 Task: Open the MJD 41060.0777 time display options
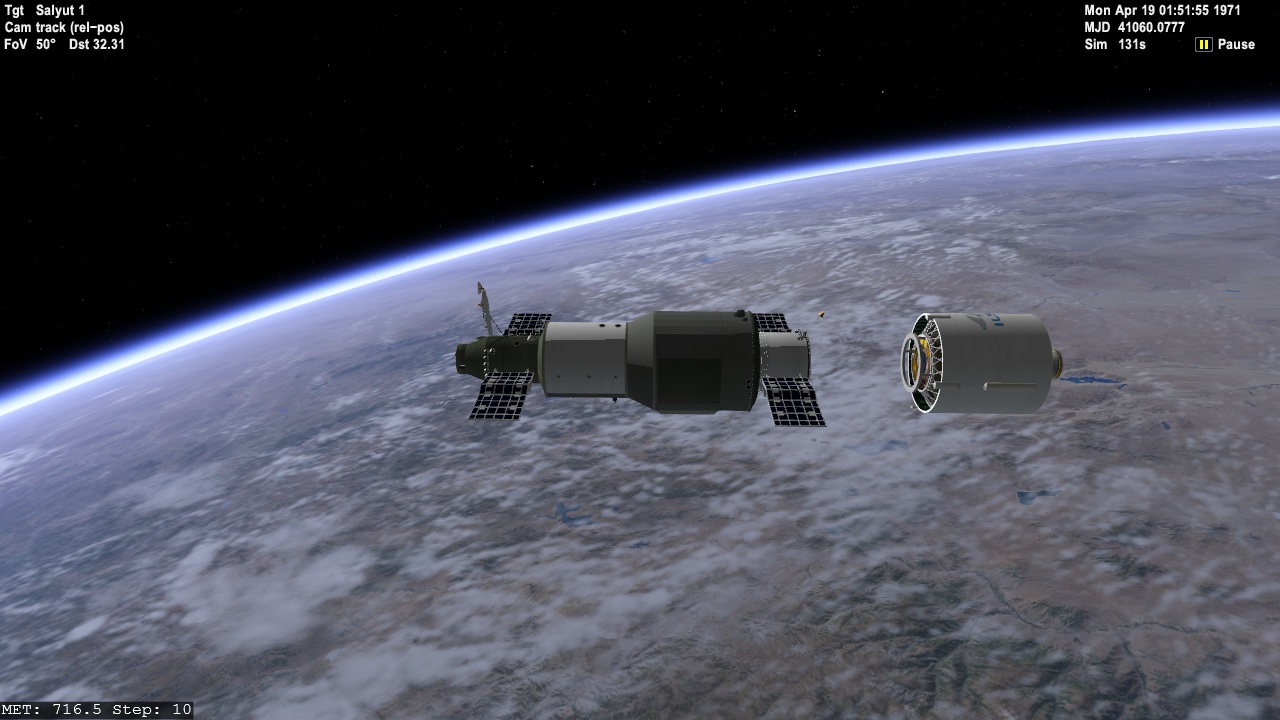point(1133,27)
